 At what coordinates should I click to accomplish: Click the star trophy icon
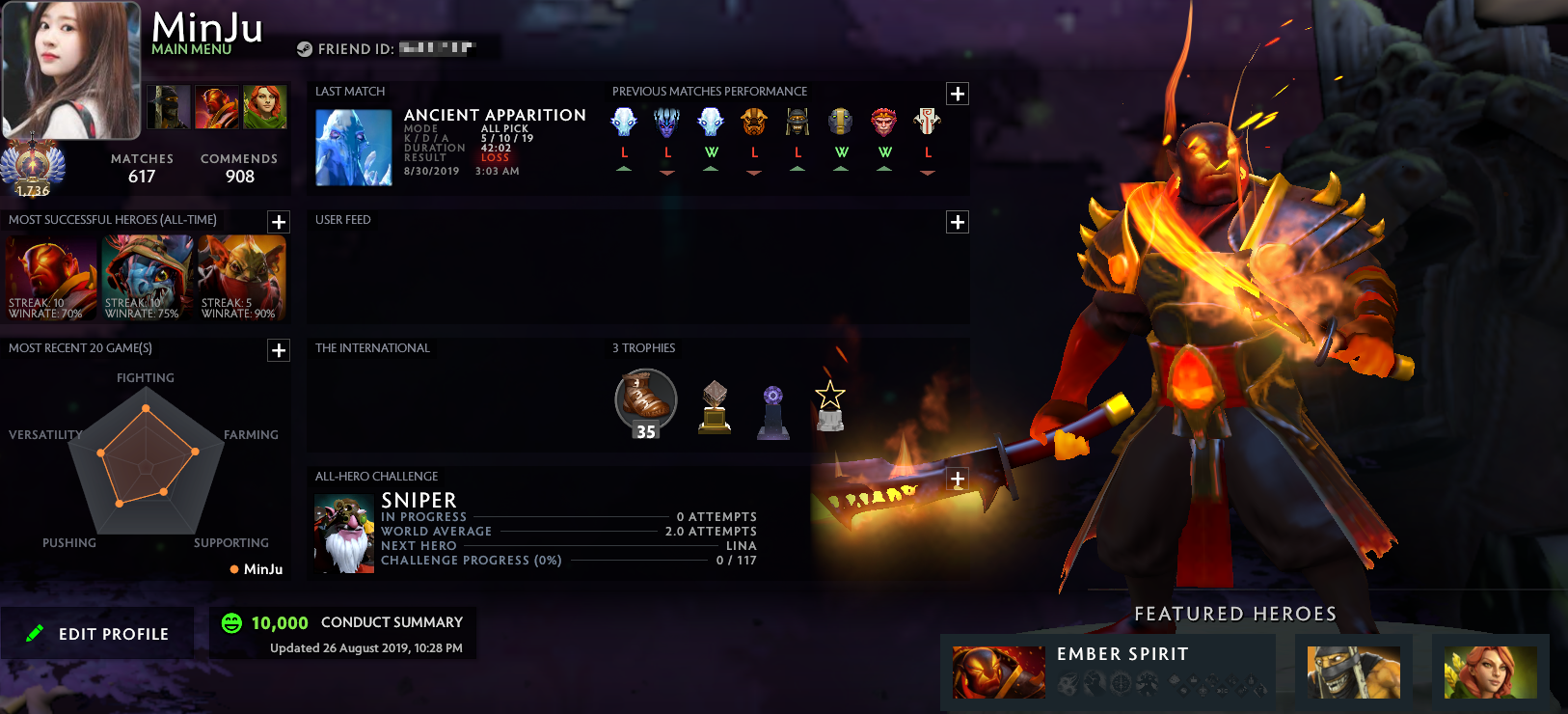[829, 405]
